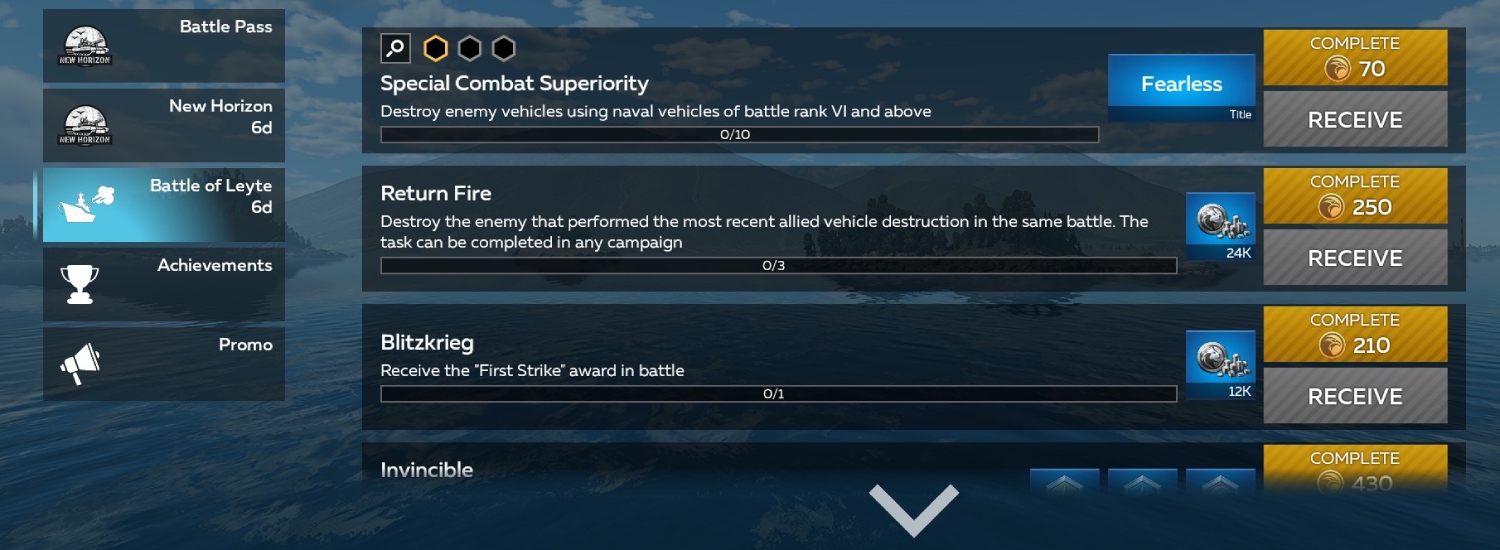Complete Return Fire for 250 coins
This screenshot has width=1500, height=550.
pos(1355,195)
